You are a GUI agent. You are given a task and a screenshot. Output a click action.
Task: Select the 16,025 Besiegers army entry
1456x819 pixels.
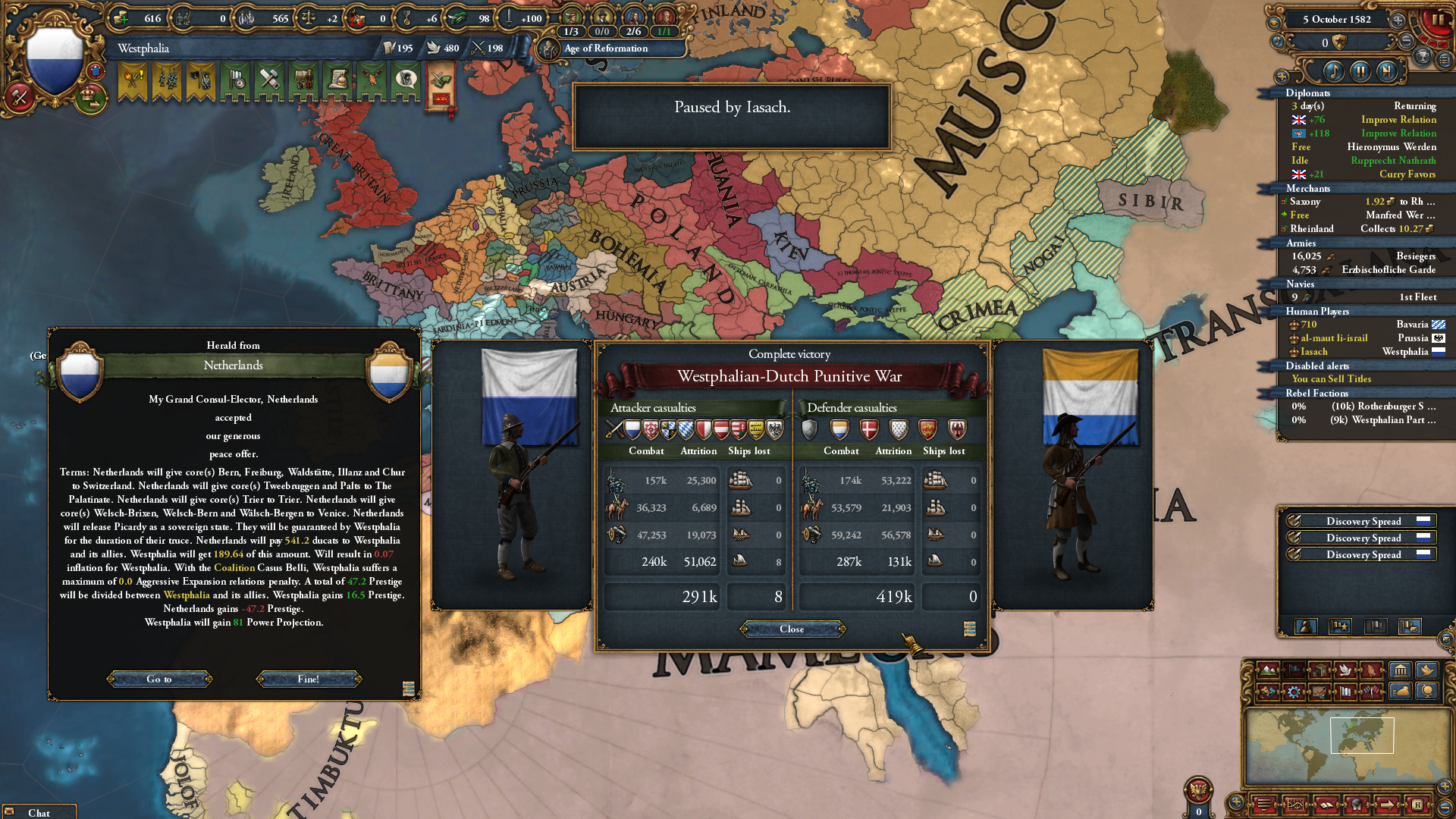coord(1363,256)
